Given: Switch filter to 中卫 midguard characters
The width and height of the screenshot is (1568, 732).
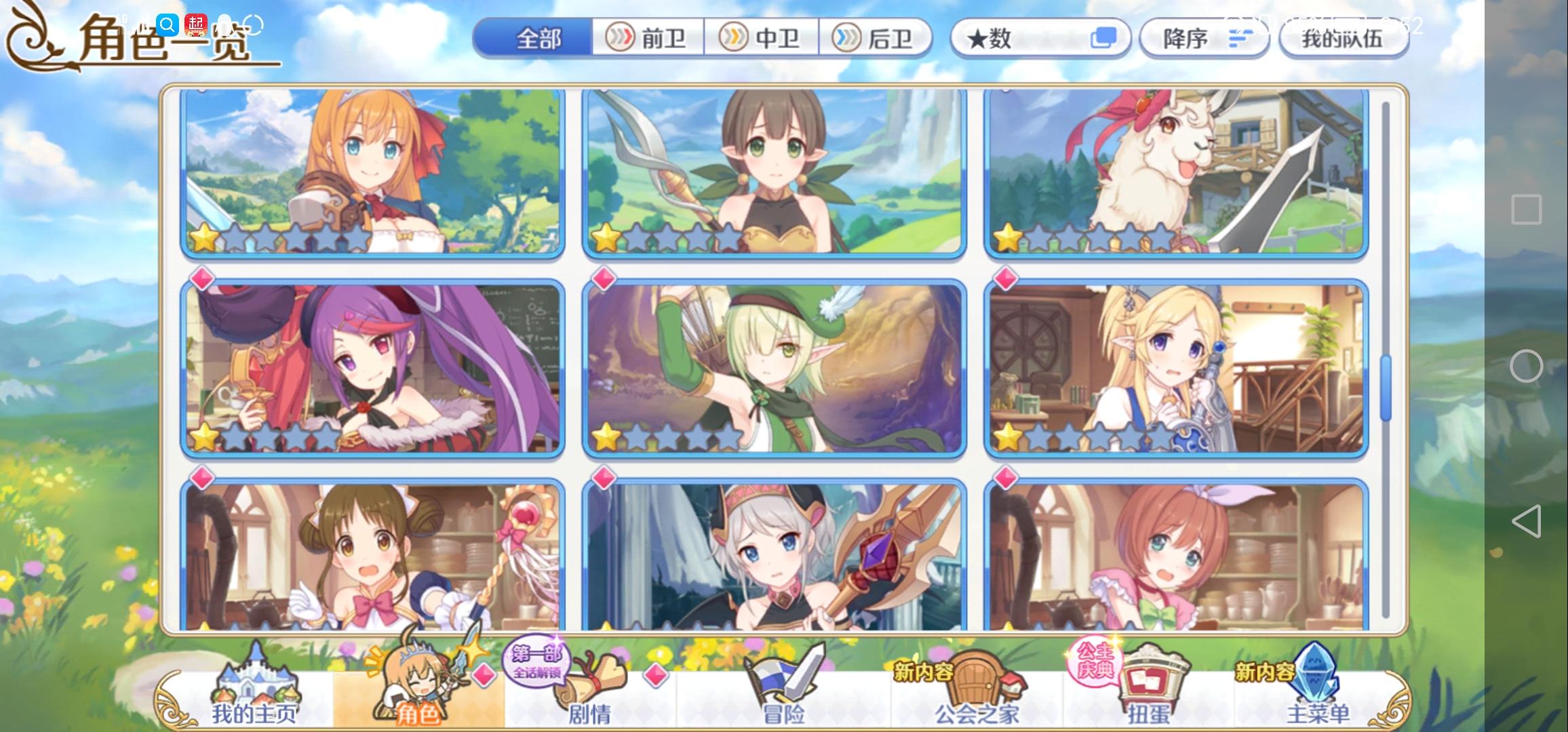Looking at the screenshot, I should pyautogui.click(x=762, y=39).
